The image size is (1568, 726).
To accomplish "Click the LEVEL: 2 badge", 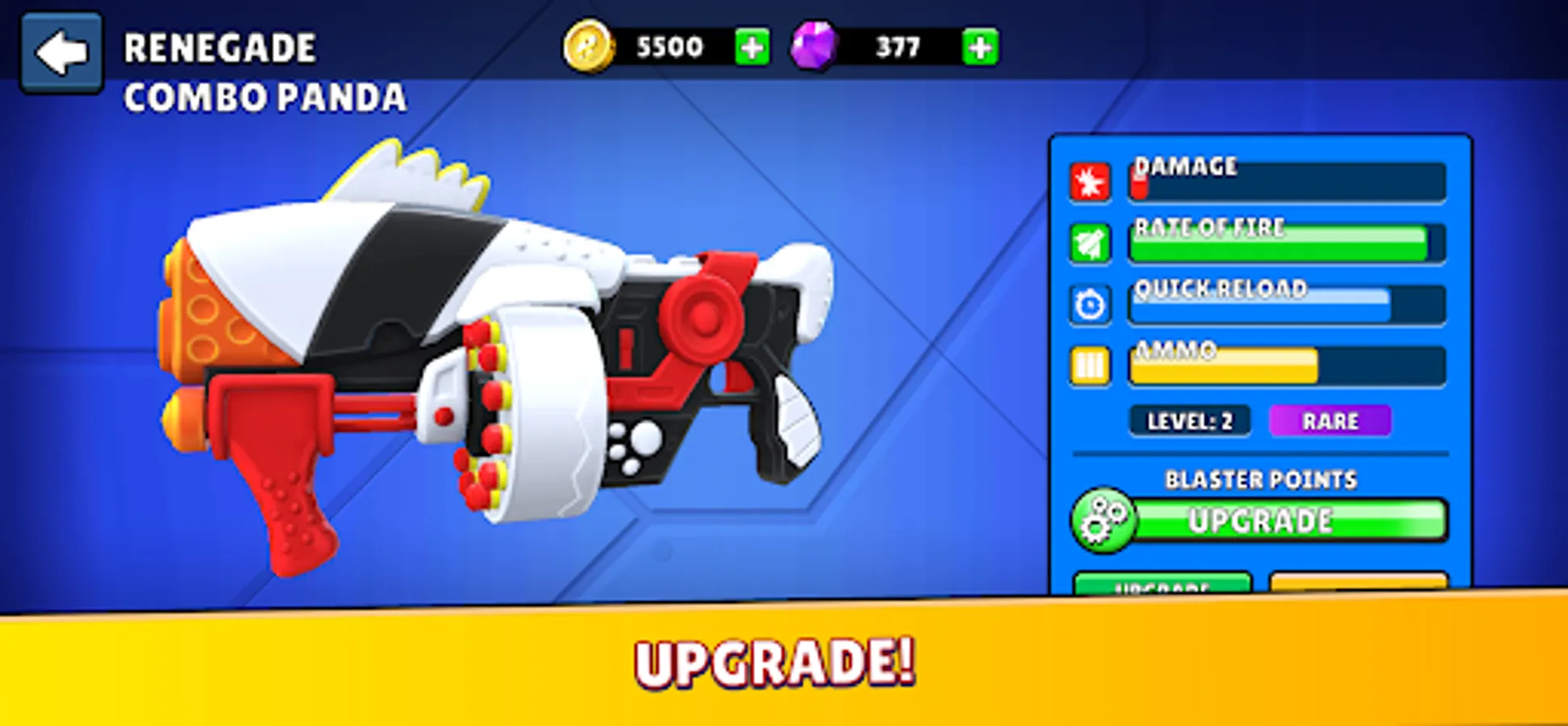I will point(1190,419).
